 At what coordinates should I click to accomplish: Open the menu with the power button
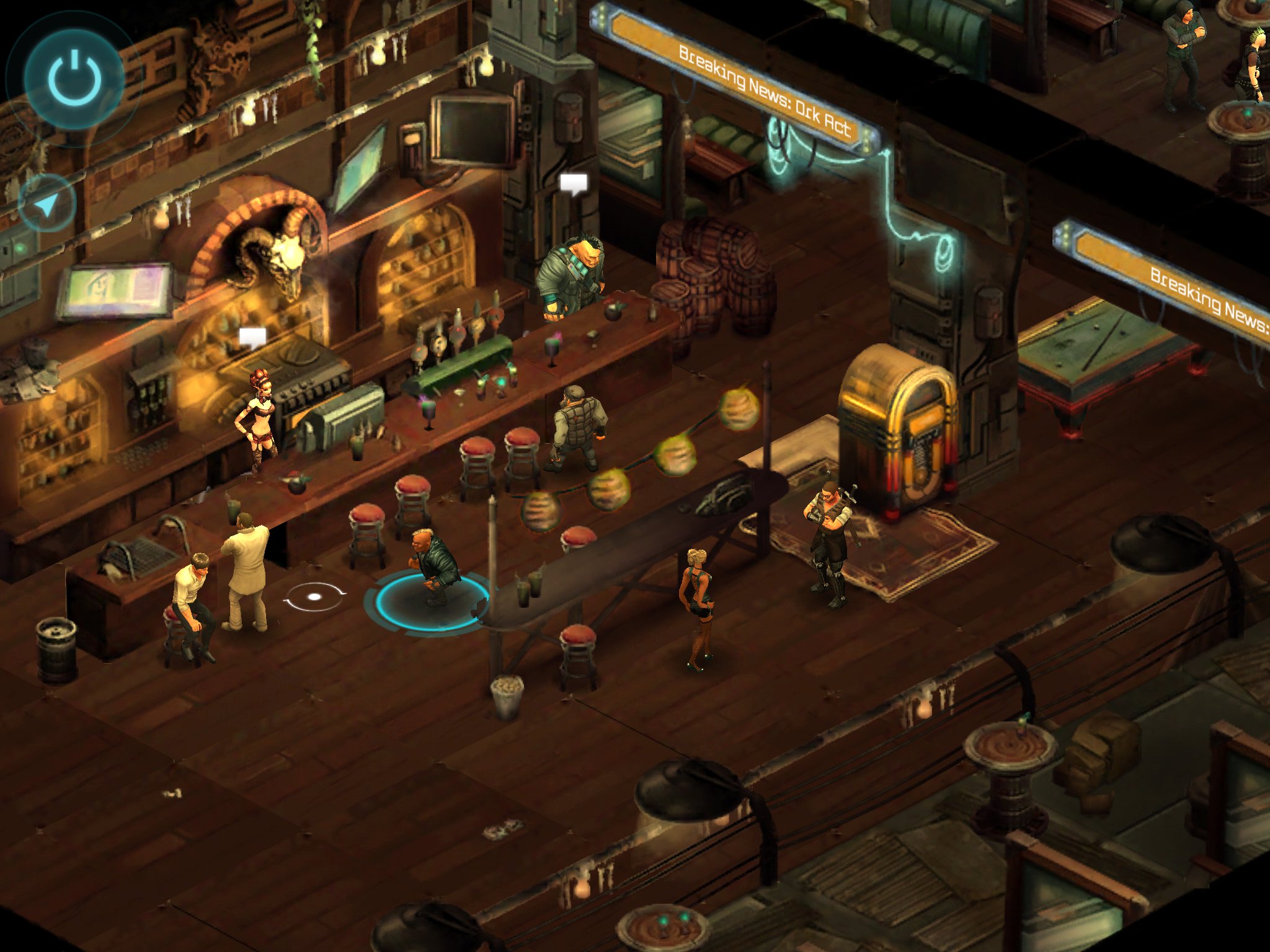(74, 79)
